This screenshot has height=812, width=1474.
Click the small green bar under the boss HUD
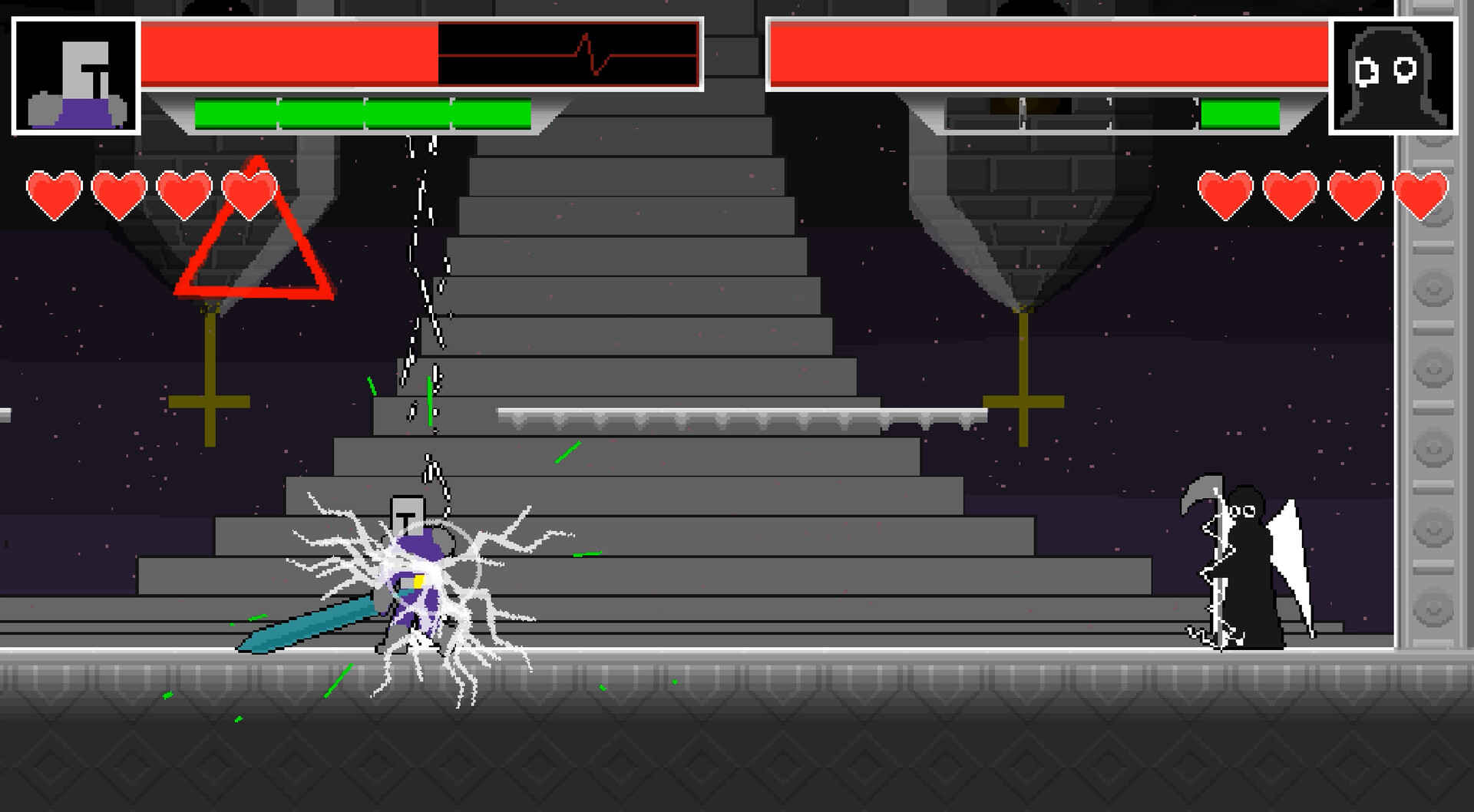[1240, 114]
